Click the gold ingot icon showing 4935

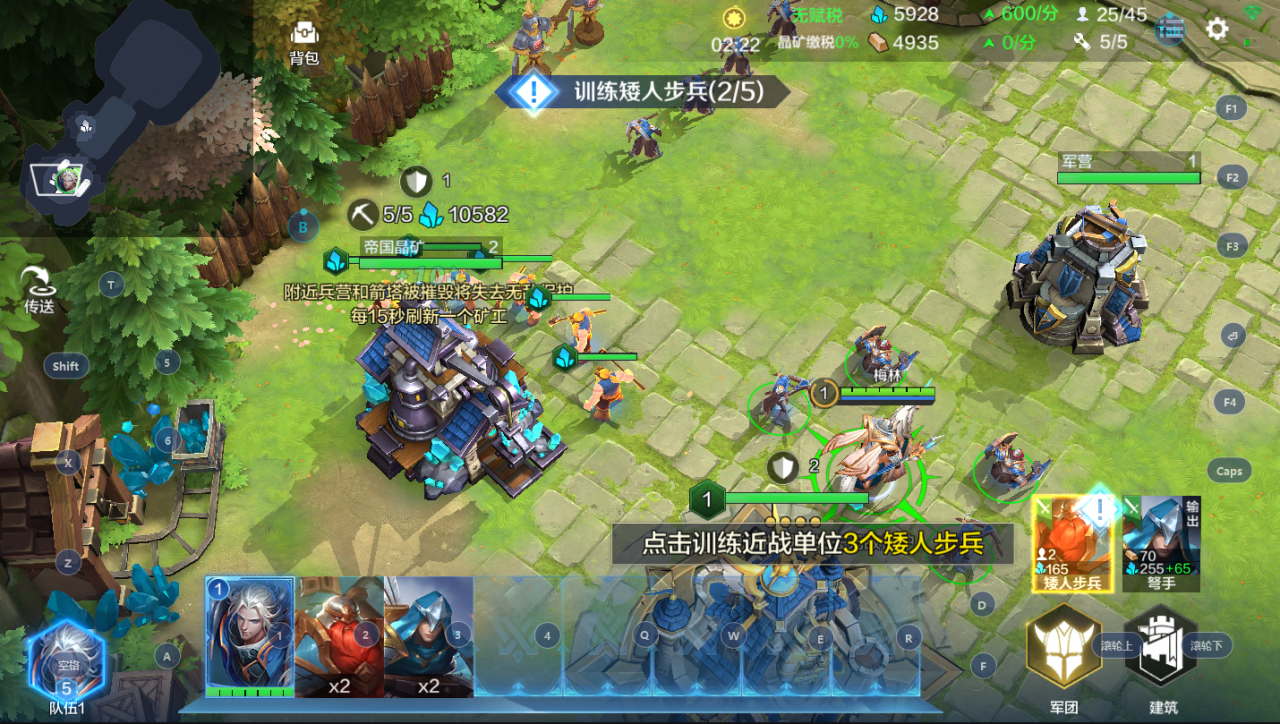877,42
